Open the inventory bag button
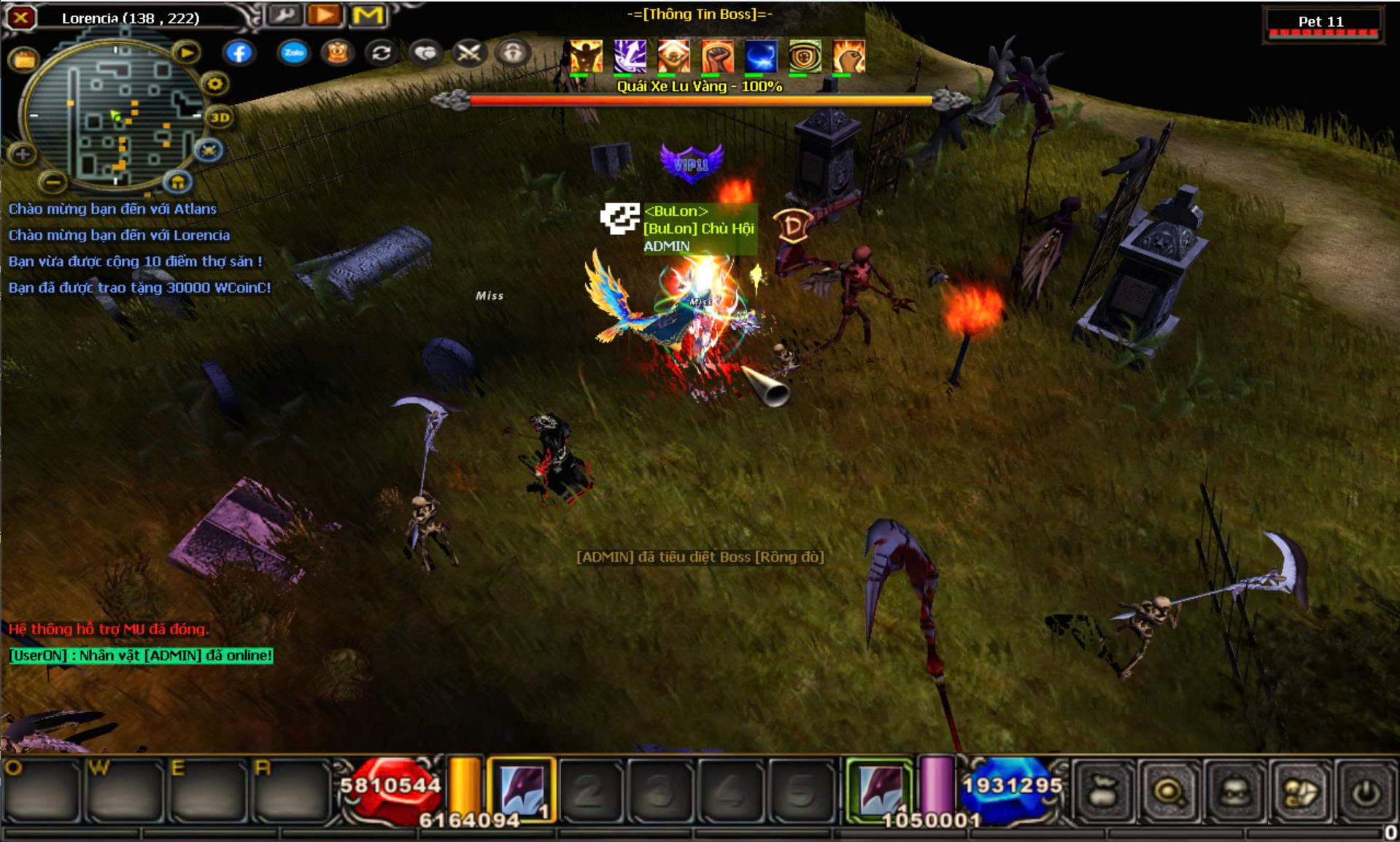Viewport: 1400px width, 842px height. [x=1102, y=792]
